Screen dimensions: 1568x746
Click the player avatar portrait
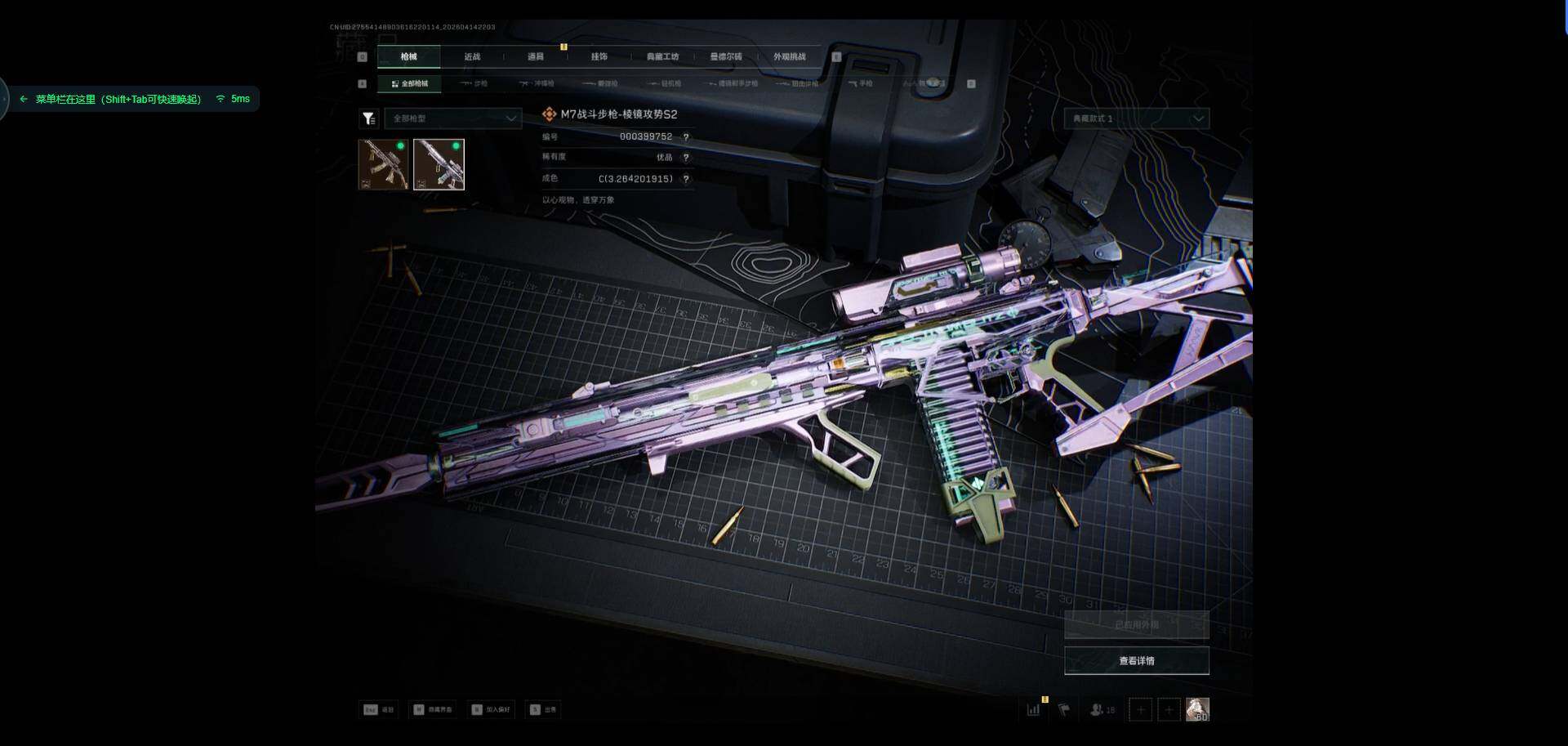[1197, 709]
